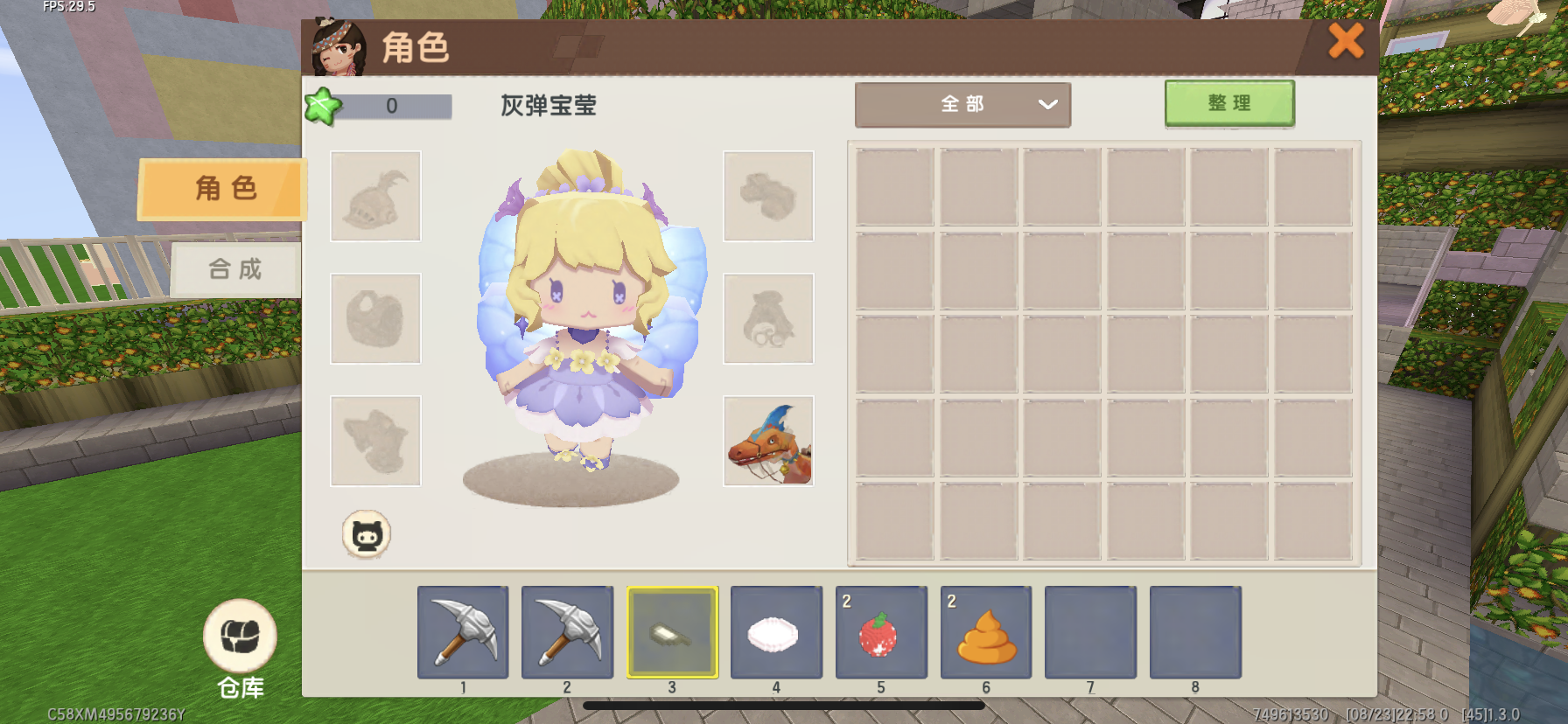The image size is (1568, 724).
Task: Open the 仓库 storage chest
Action: (x=240, y=637)
